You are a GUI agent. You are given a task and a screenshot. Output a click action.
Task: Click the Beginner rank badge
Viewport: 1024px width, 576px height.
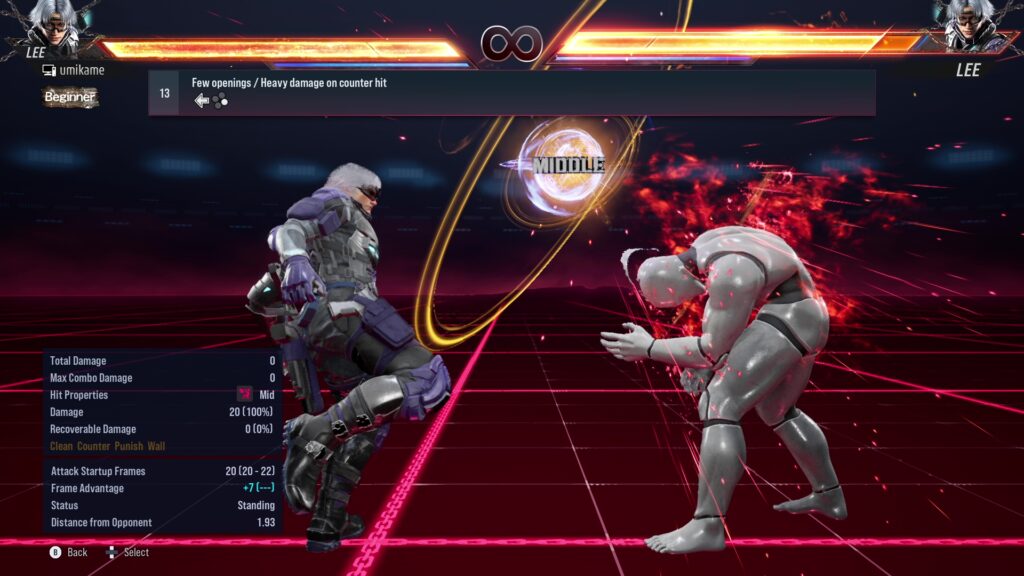(70, 97)
